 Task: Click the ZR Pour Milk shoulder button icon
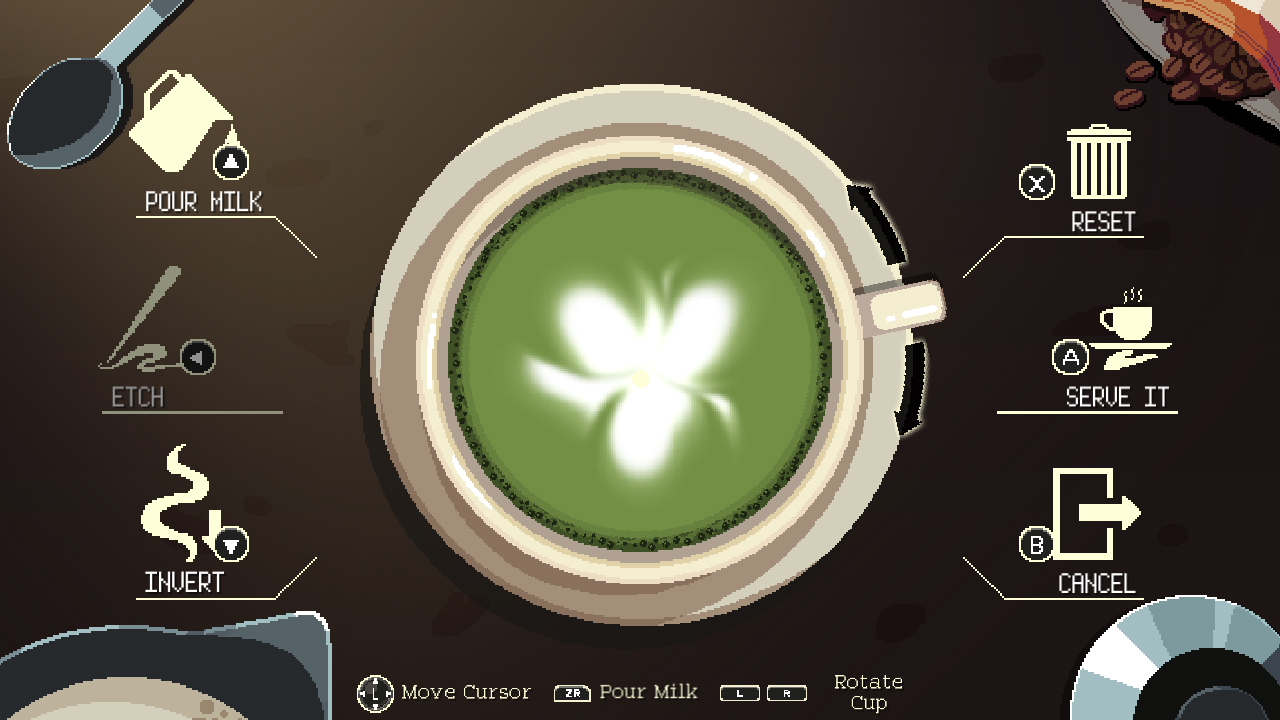pos(571,692)
